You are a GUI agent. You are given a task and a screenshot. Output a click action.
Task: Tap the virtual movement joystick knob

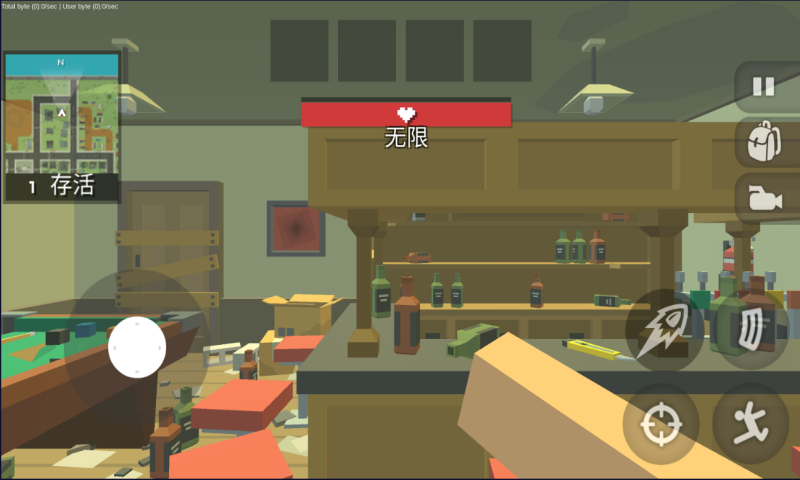pyautogui.click(x=137, y=347)
